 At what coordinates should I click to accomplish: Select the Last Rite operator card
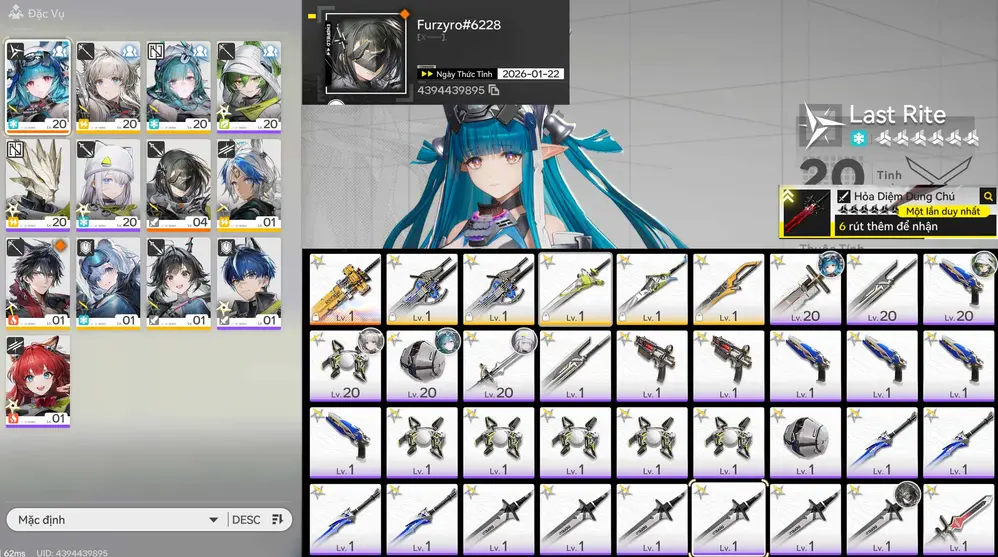click(x=38, y=86)
